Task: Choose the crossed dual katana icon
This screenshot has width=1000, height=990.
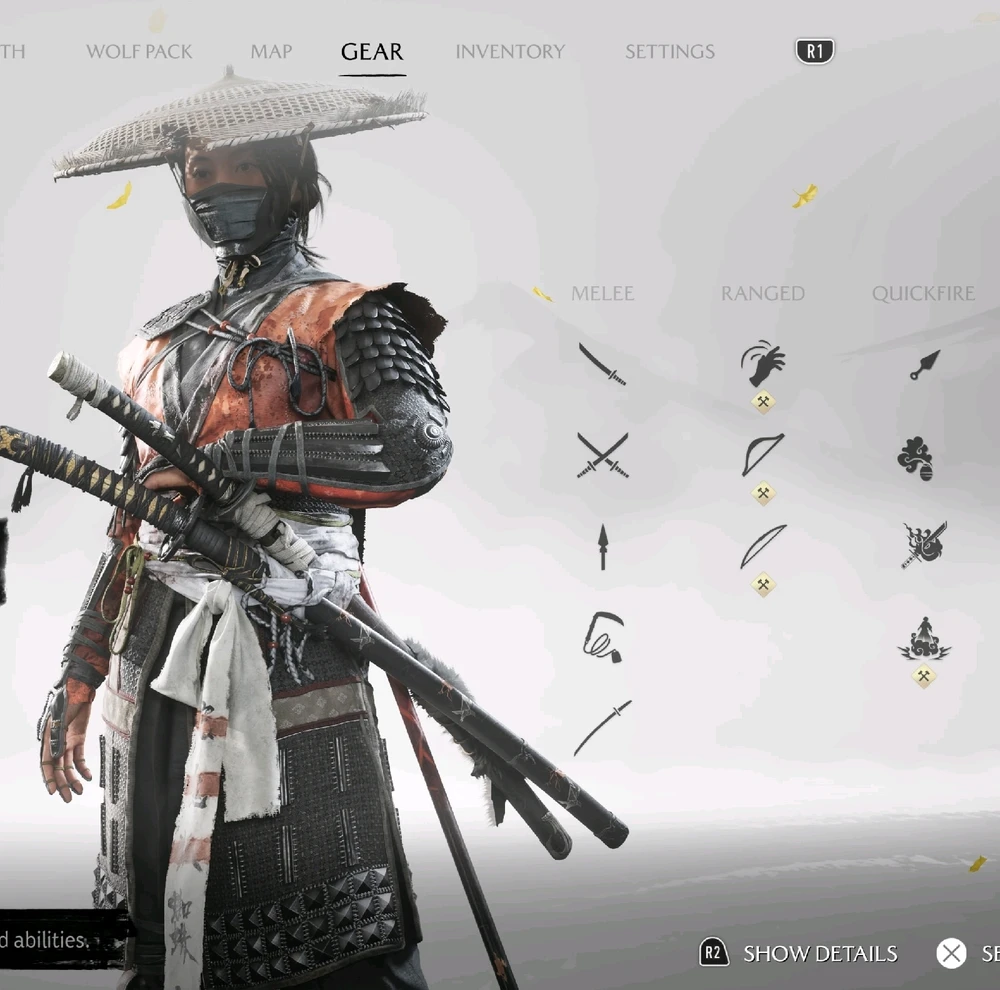Action: (x=603, y=455)
